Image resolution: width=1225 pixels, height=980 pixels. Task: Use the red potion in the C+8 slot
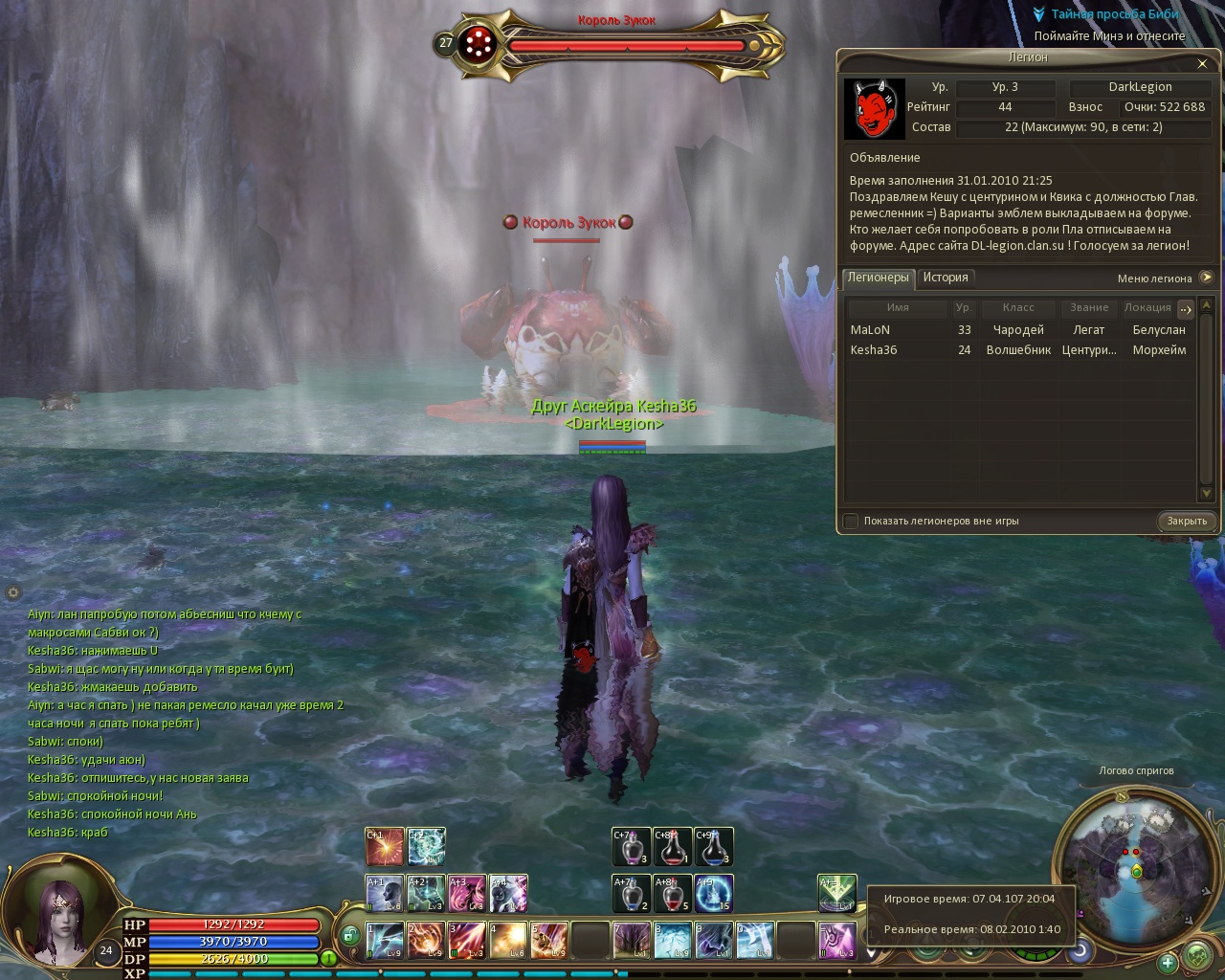click(673, 846)
